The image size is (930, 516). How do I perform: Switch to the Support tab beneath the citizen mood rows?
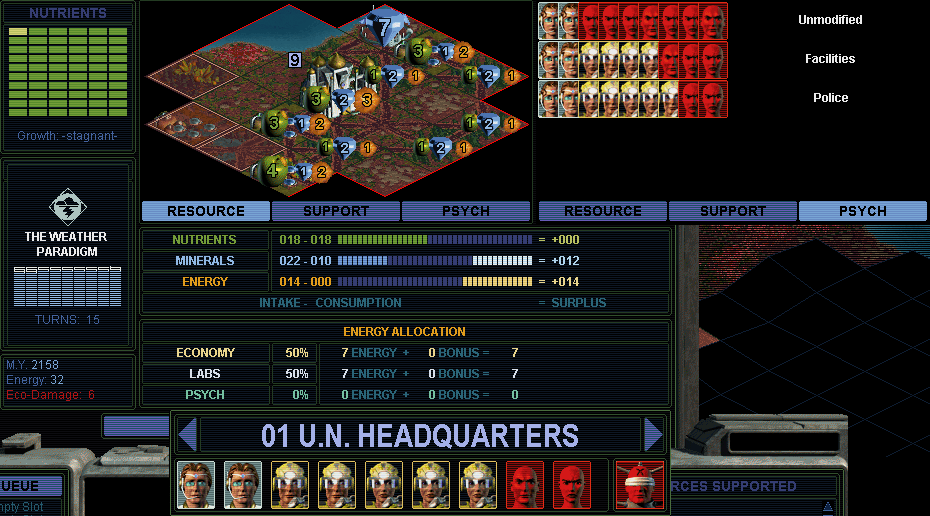(x=733, y=211)
